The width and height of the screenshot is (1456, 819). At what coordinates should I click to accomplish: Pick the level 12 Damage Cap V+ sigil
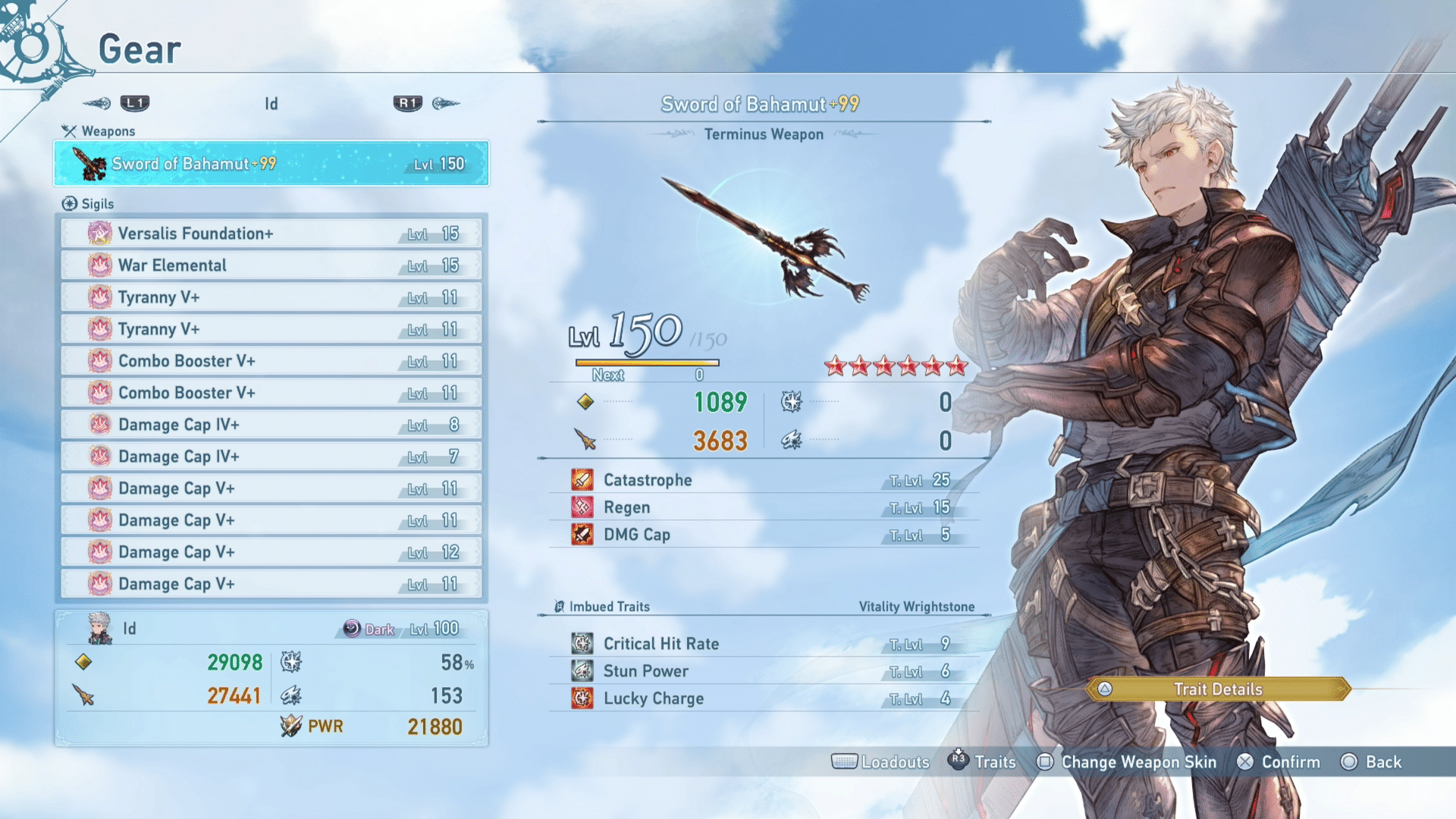coord(271,552)
